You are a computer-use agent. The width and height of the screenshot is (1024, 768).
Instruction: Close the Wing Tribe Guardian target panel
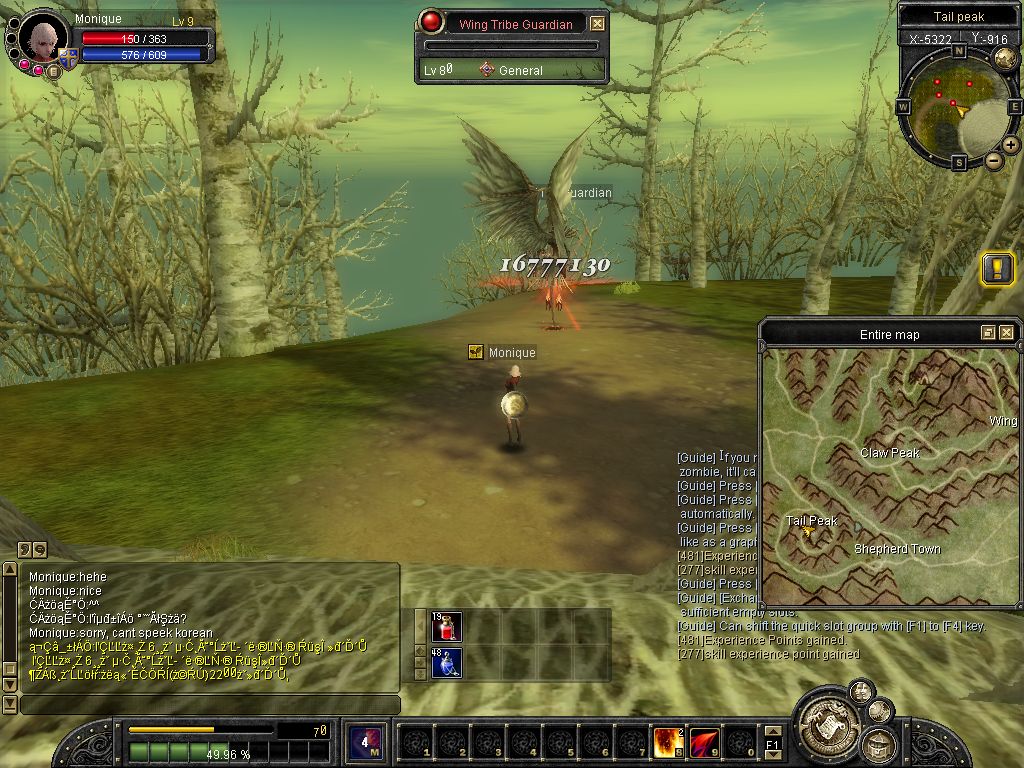click(x=597, y=24)
